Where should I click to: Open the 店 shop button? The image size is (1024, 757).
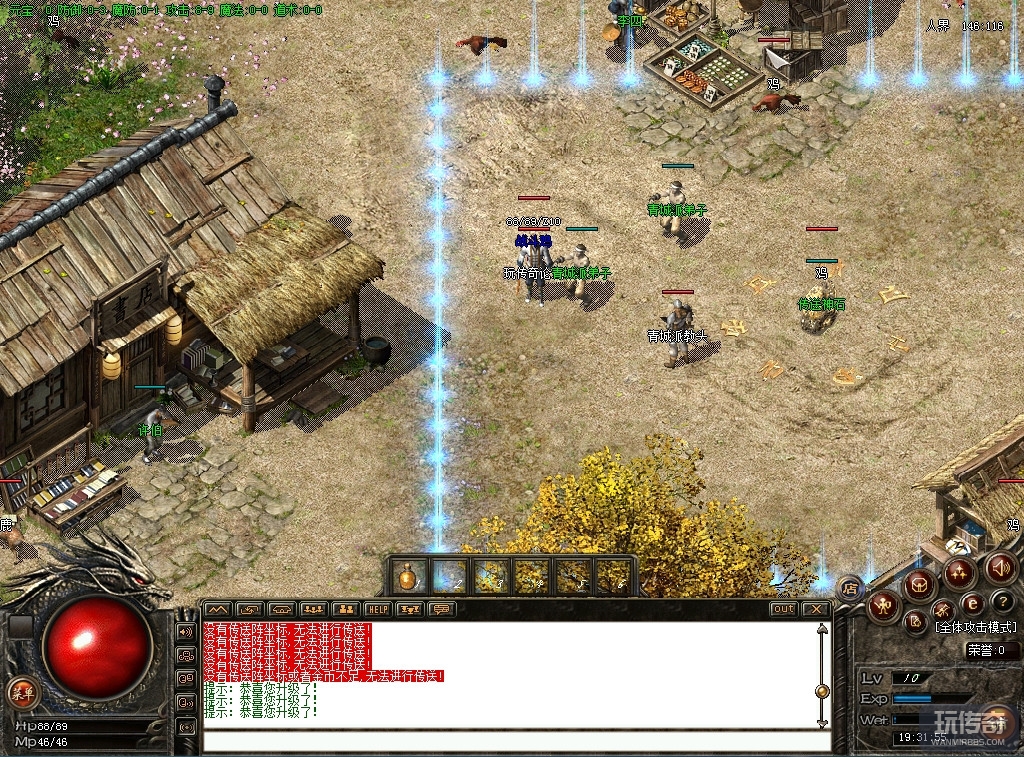click(850, 587)
